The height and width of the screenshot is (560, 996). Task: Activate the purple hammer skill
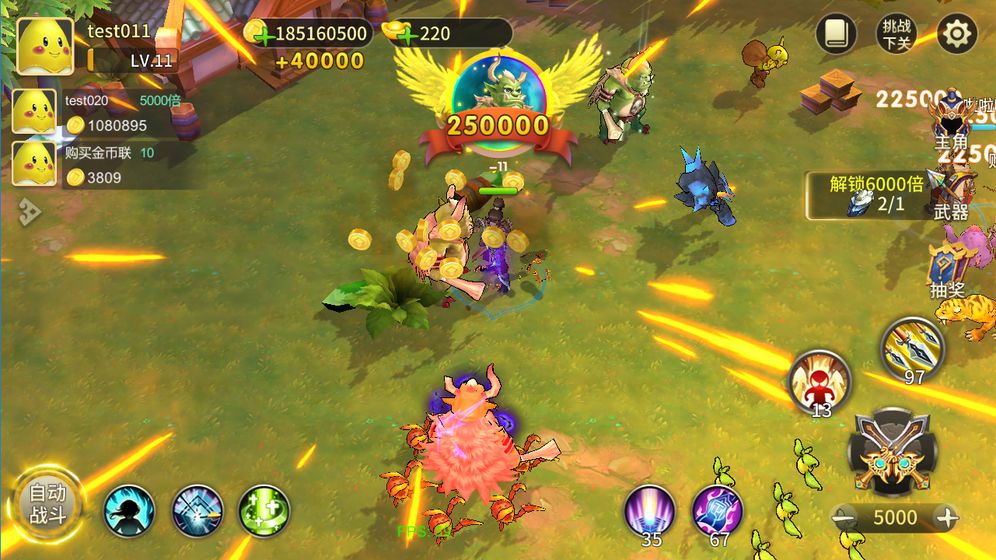(x=717, y=509)
